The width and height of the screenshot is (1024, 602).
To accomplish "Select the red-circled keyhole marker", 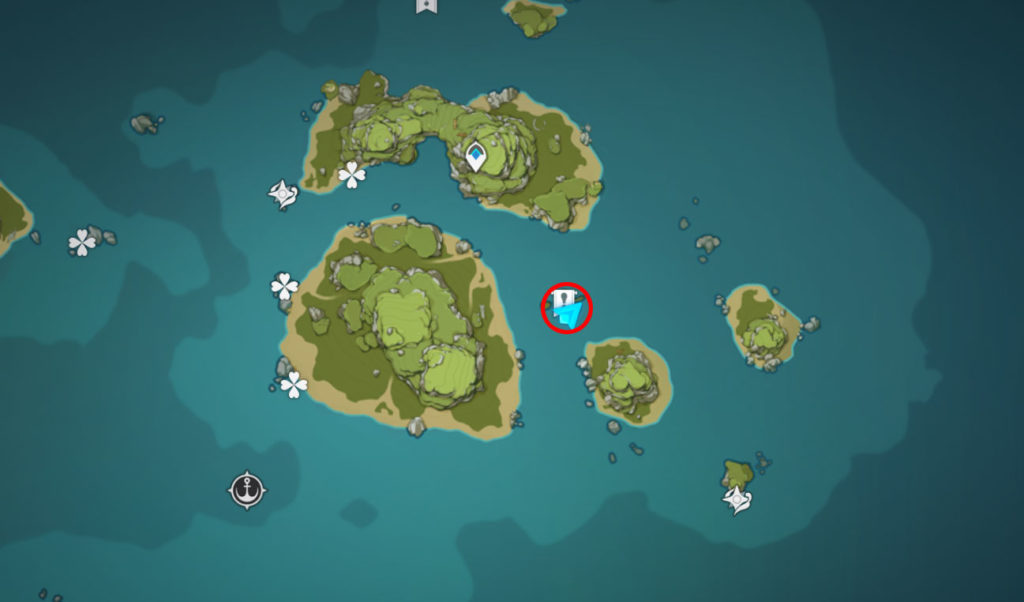I will coord(567,308).
